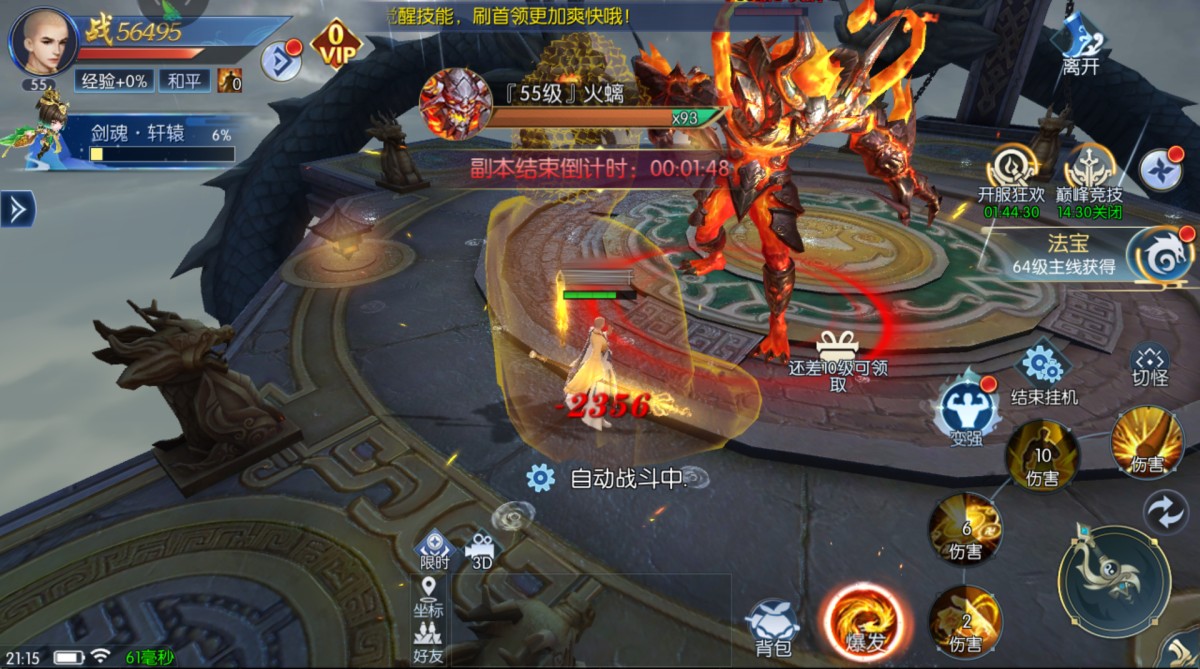Open the 好友 friends list

click(x=427, y=641)
